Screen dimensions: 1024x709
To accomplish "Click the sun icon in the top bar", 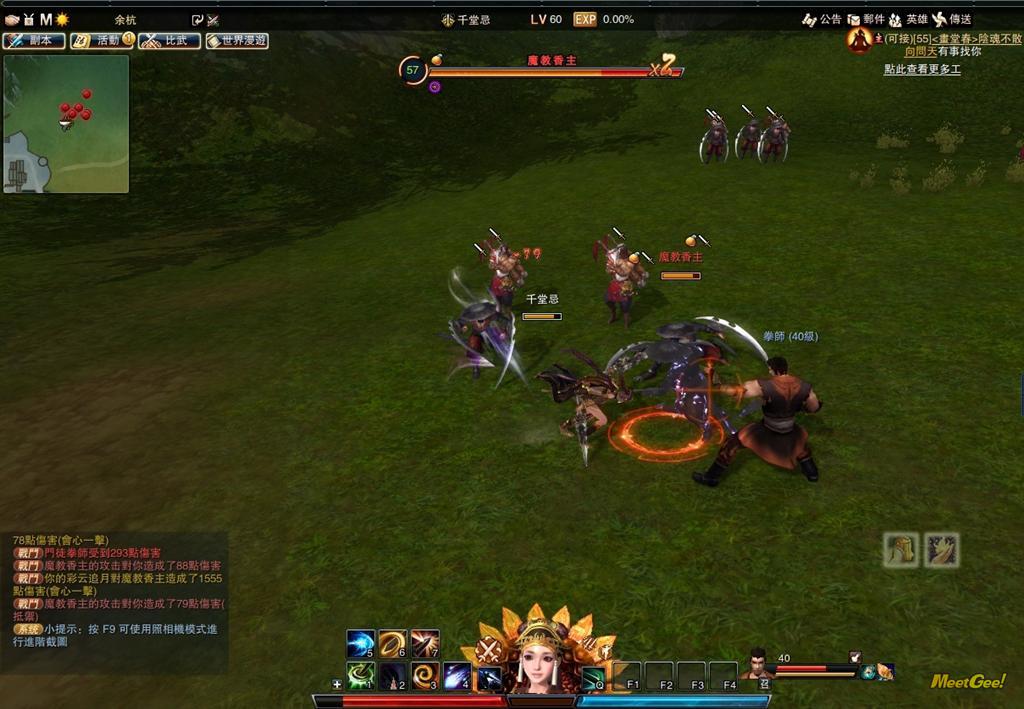I will pos(62,19).
